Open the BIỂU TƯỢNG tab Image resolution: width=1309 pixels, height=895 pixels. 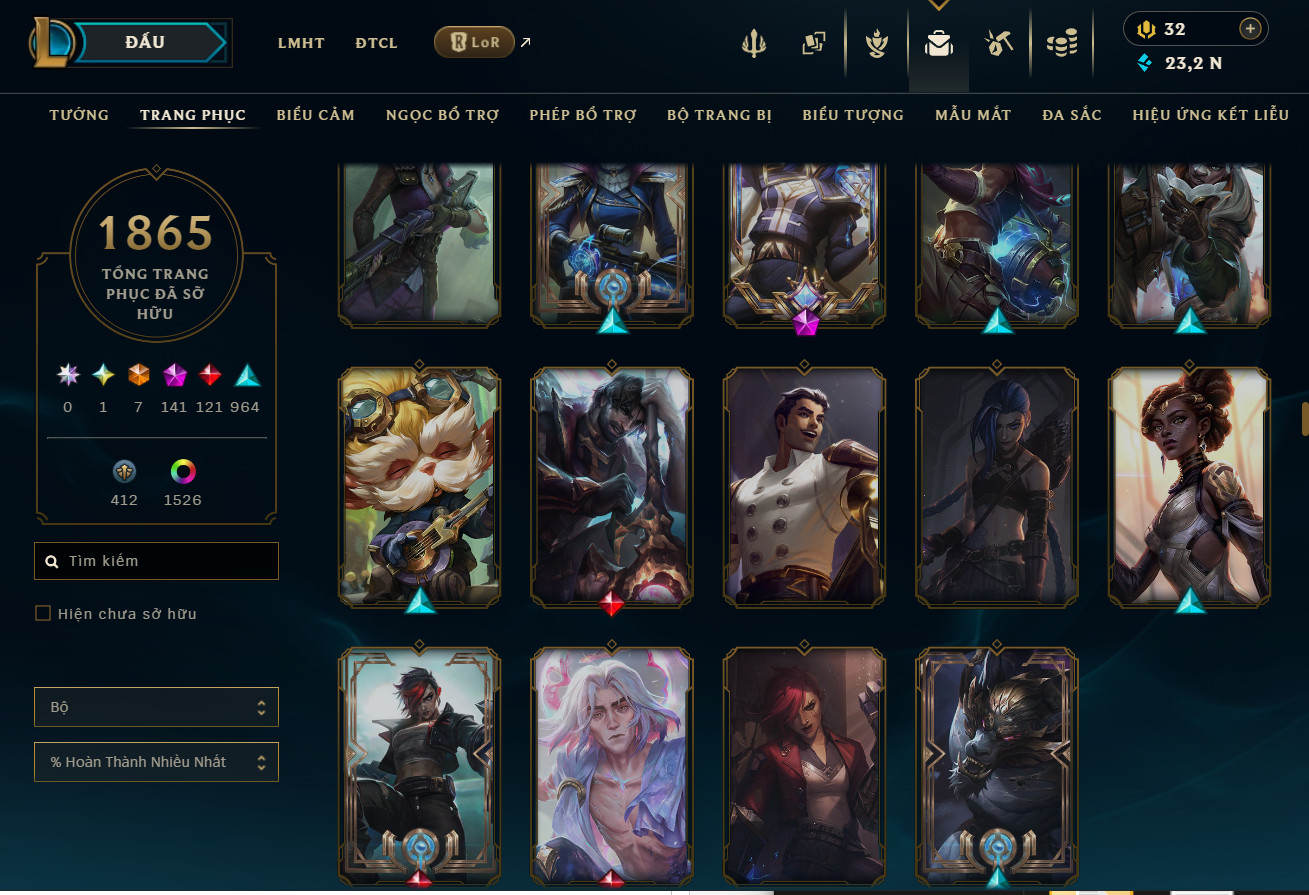[x=853, y=115]
